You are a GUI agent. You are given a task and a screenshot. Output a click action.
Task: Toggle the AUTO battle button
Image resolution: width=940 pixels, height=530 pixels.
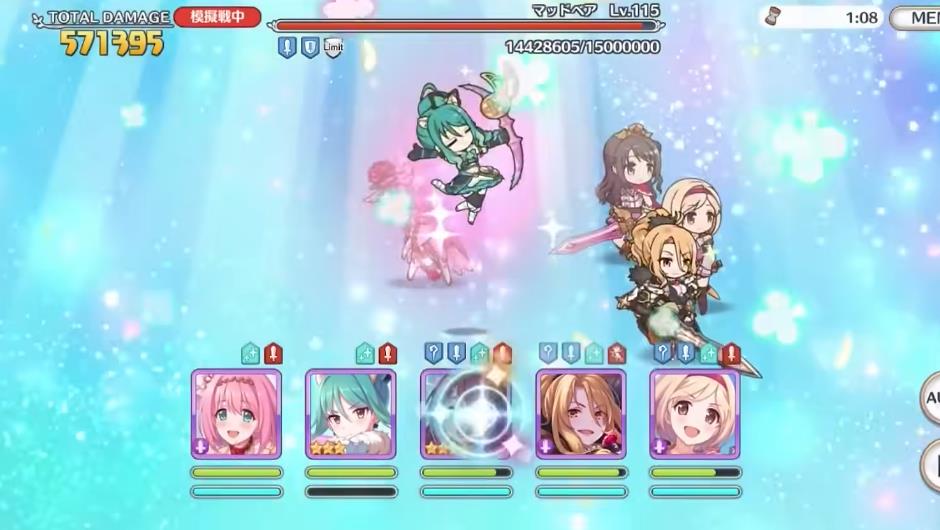pyautogui.click(x=930, y=397)
